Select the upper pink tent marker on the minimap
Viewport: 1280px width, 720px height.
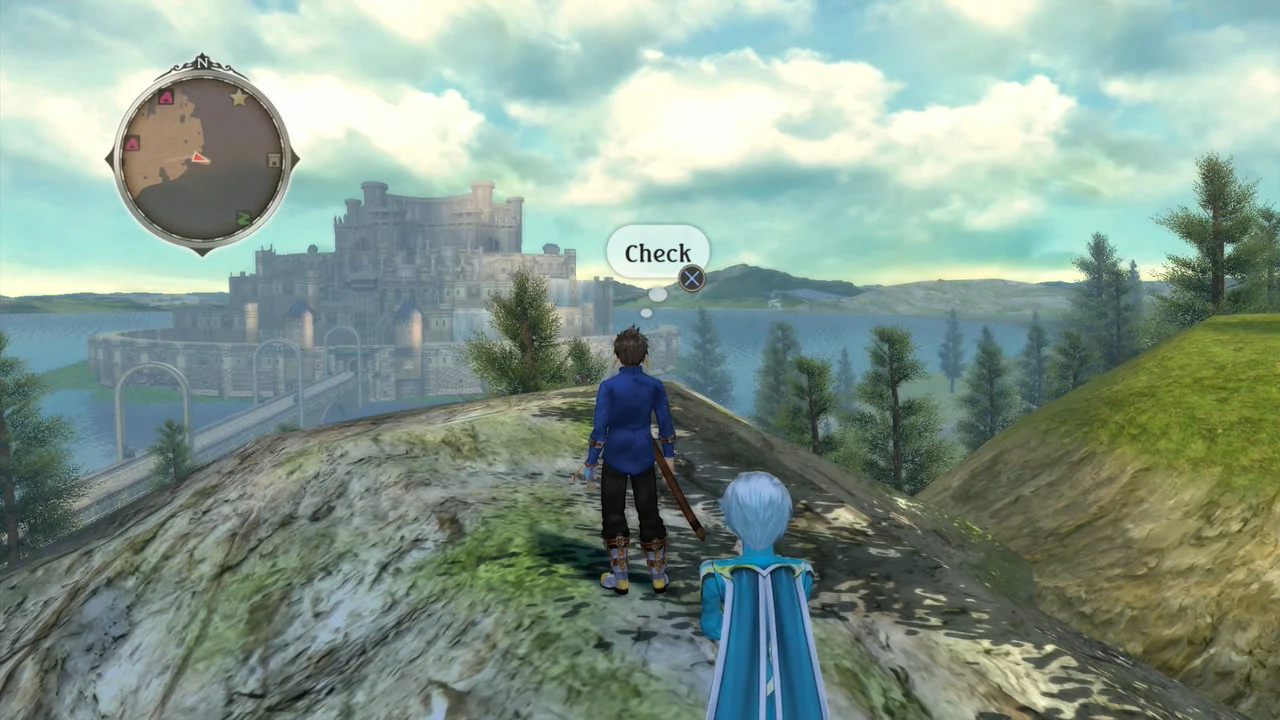pyautogui.click(x=167, y=98)
